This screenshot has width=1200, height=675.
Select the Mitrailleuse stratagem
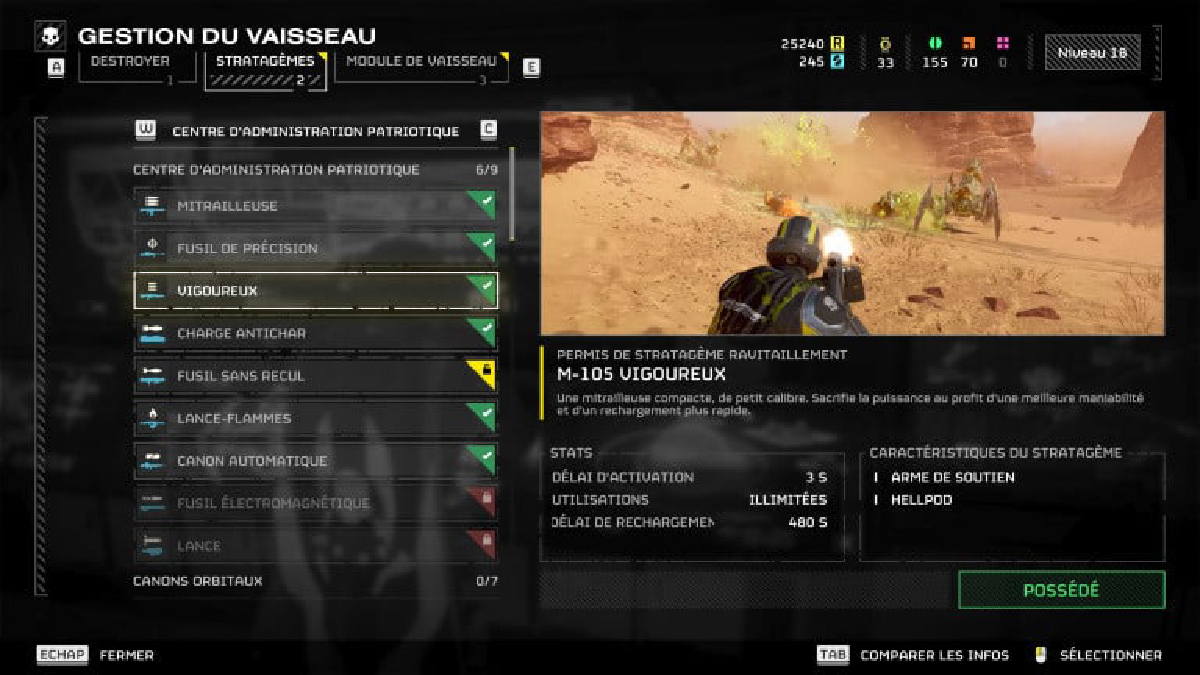[x=315, y=206]
